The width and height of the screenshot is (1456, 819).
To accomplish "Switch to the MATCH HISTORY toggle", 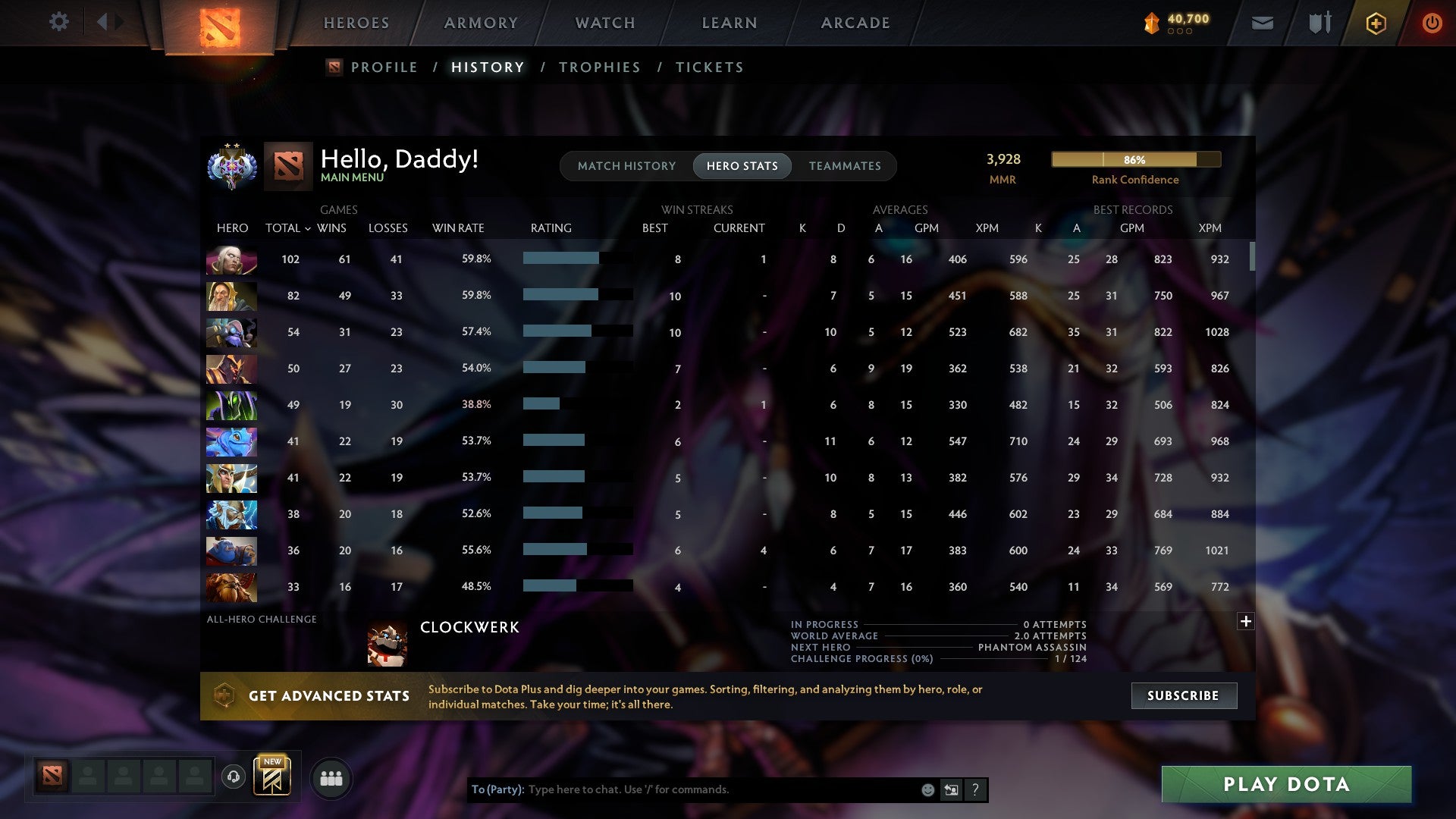I will pyautogui.click(x=626, y=165).
